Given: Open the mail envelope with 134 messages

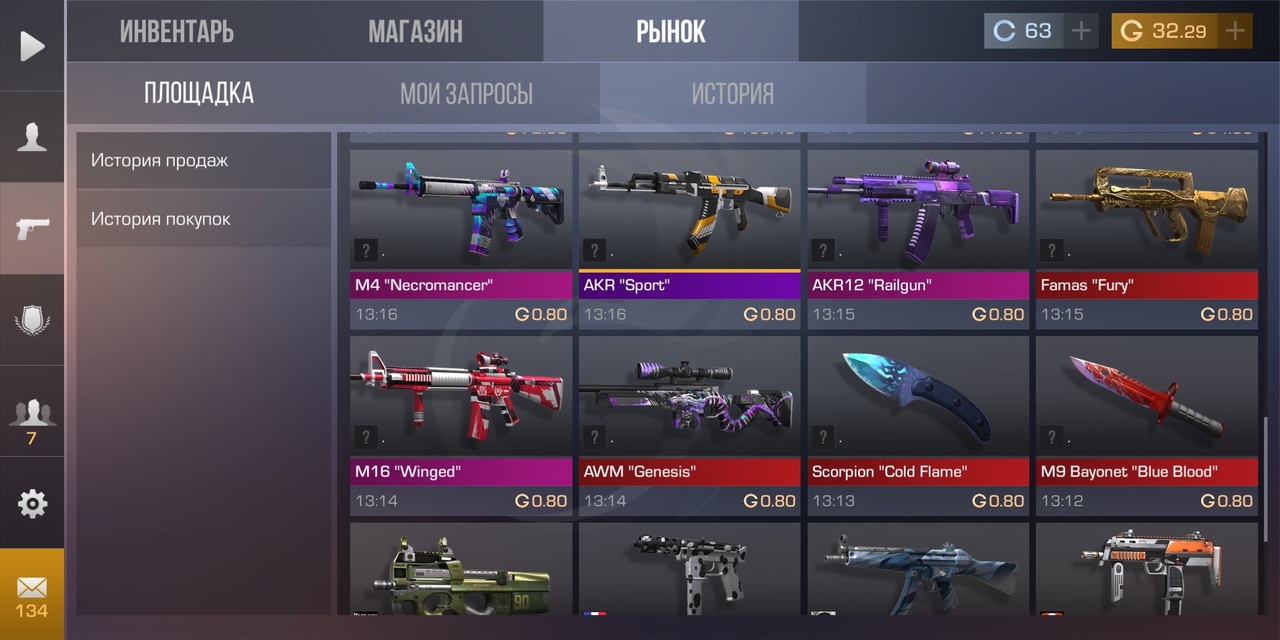Looking at the screenshot, I should pyautogui.click(x=32, y=594).
